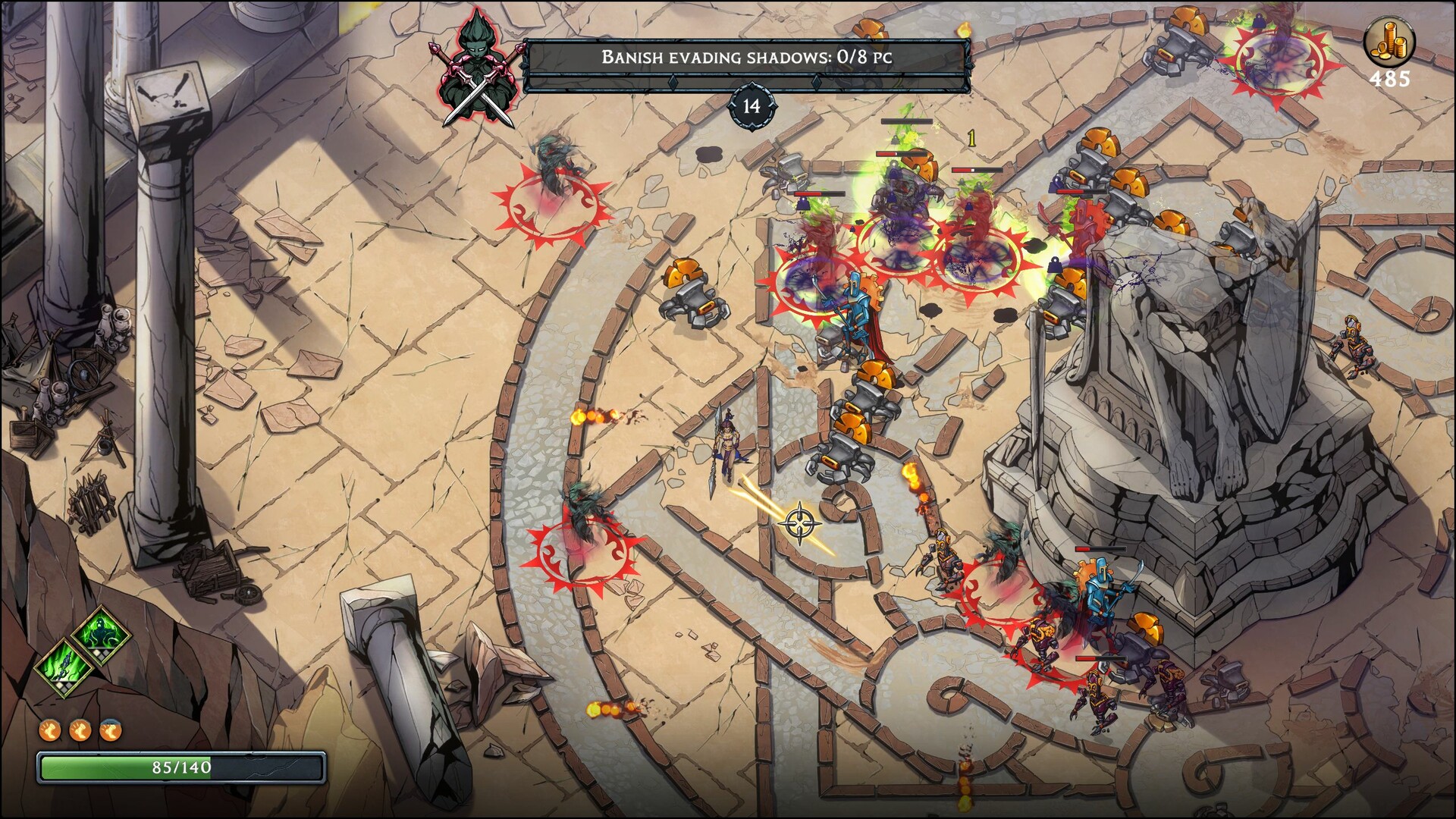Click the first boot dash charge orb
Viewport: 1456px width, 819px height.
50,730
